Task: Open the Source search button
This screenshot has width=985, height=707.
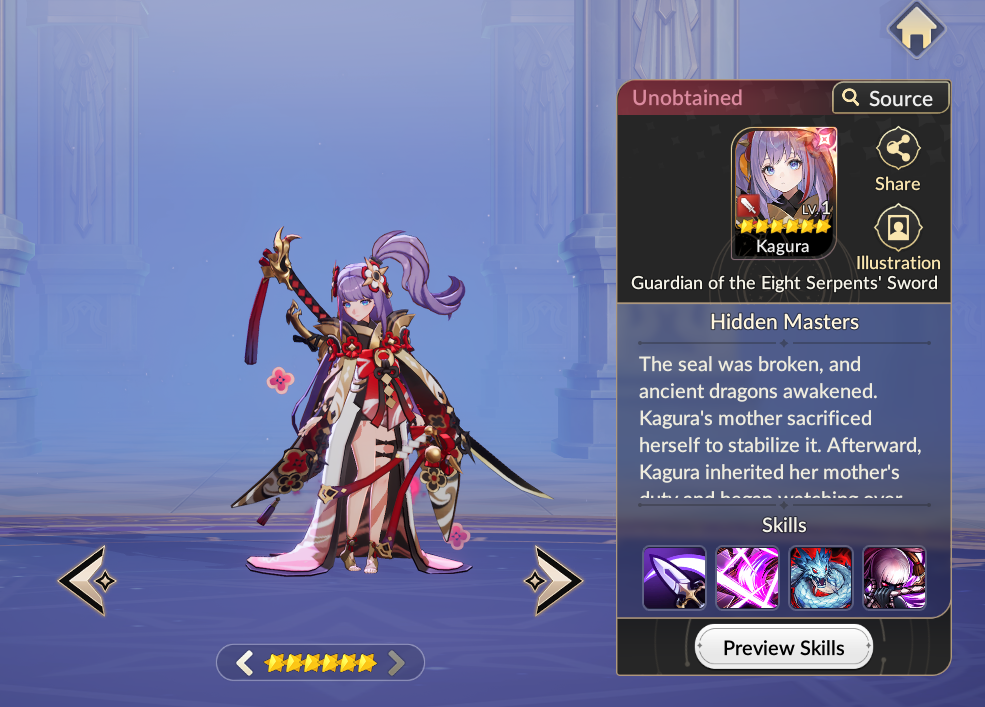Action: 890,98
